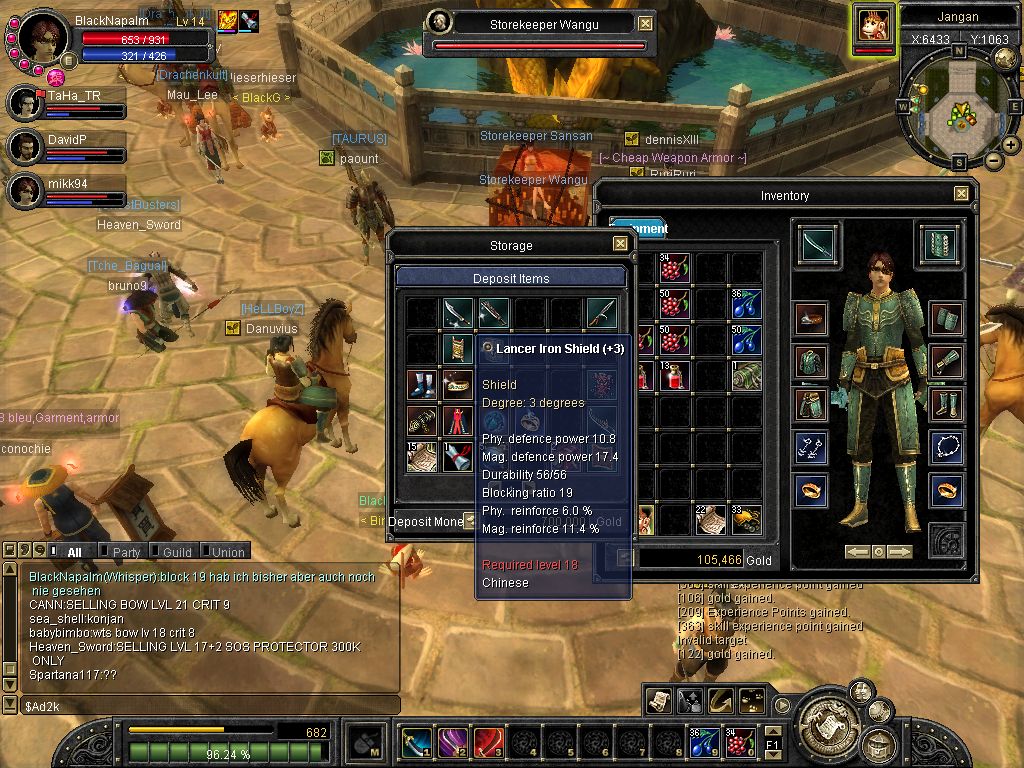Select the red potion stack of 13
This screenshot has height=768, width=1024.
coord(676,376)
